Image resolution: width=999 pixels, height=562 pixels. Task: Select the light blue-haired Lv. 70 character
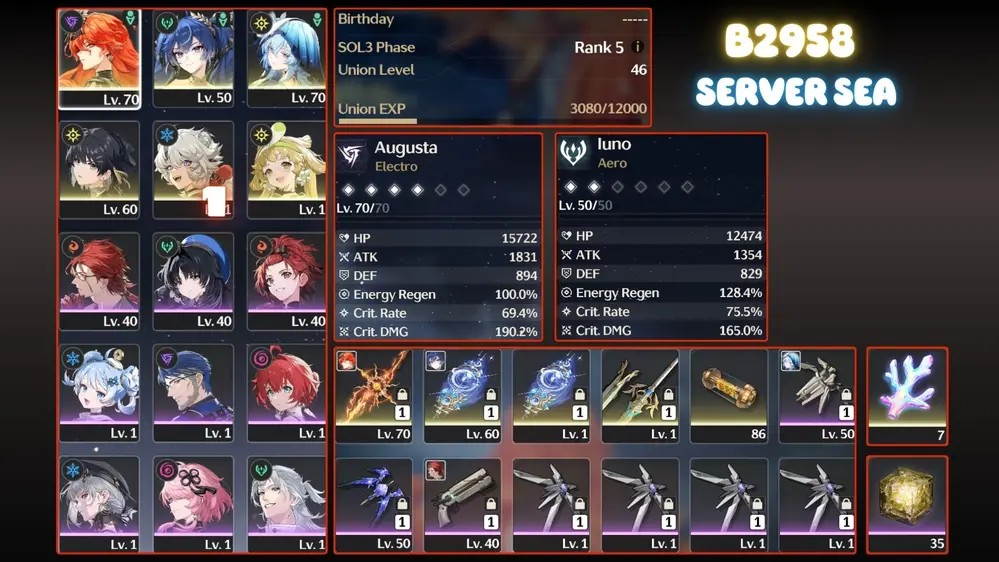287,58
